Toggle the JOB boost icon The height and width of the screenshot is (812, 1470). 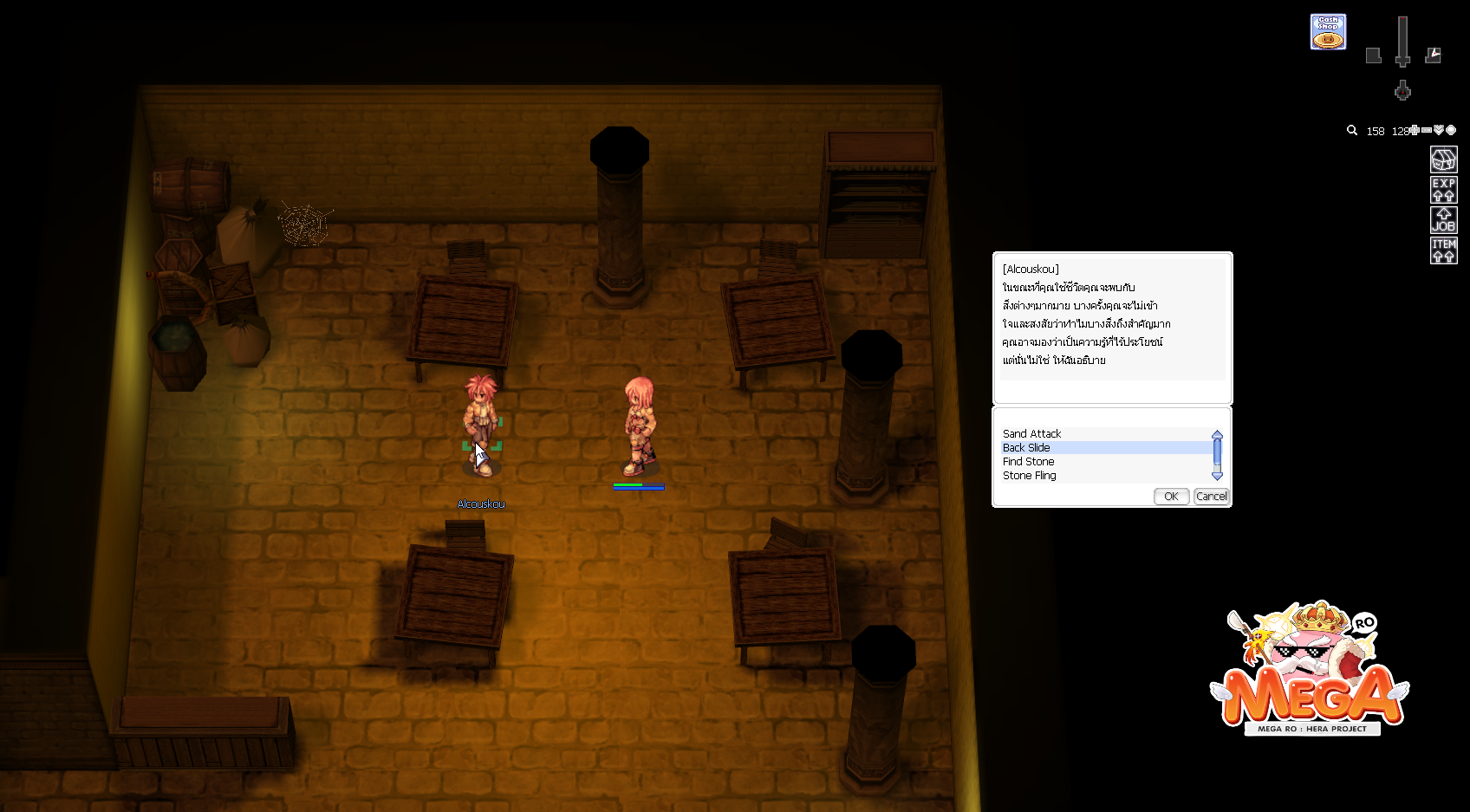(1443, 220)
